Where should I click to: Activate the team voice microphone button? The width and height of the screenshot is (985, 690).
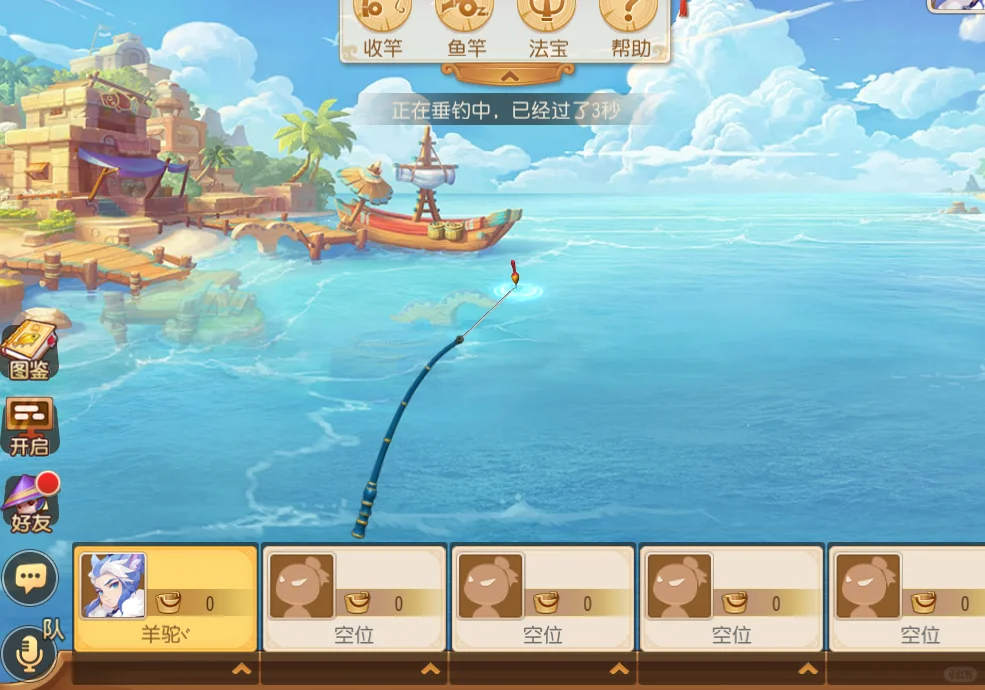[x=28, y=653]
